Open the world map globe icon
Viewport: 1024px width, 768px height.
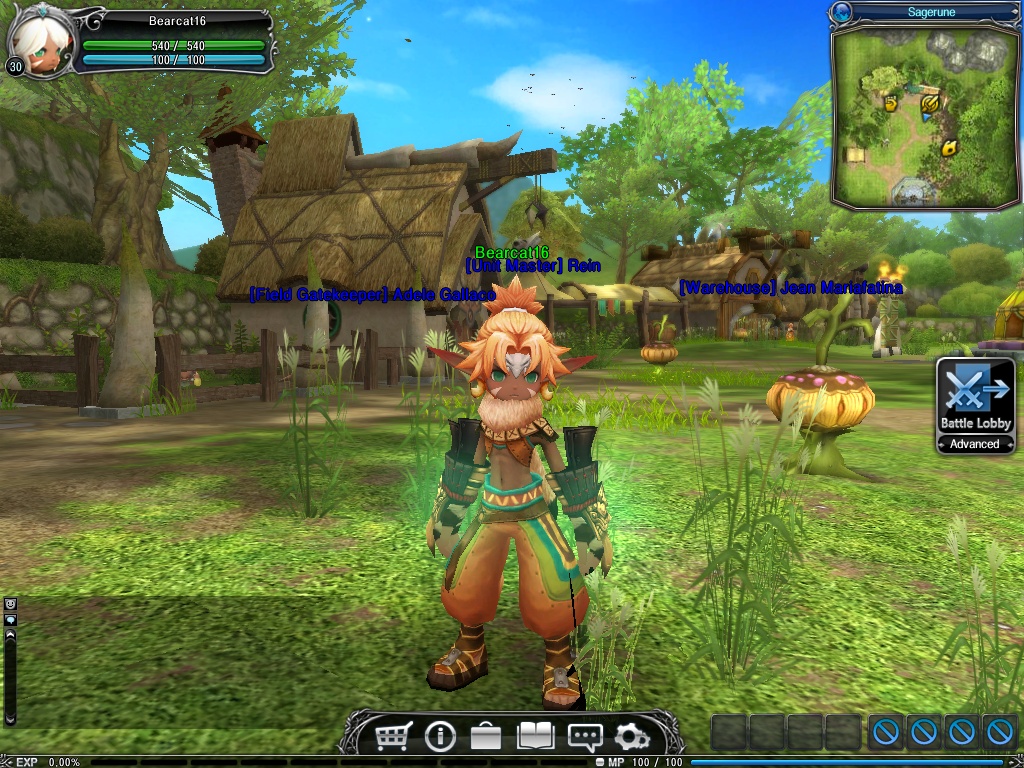841,12
